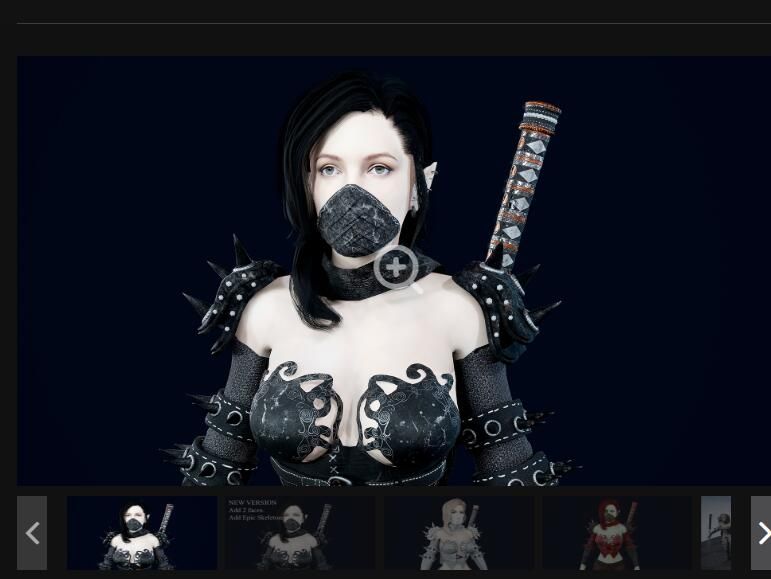
Task: Select the black-haired masked character thumbnail
Action: pyautogui.click(x=142, y=533)
